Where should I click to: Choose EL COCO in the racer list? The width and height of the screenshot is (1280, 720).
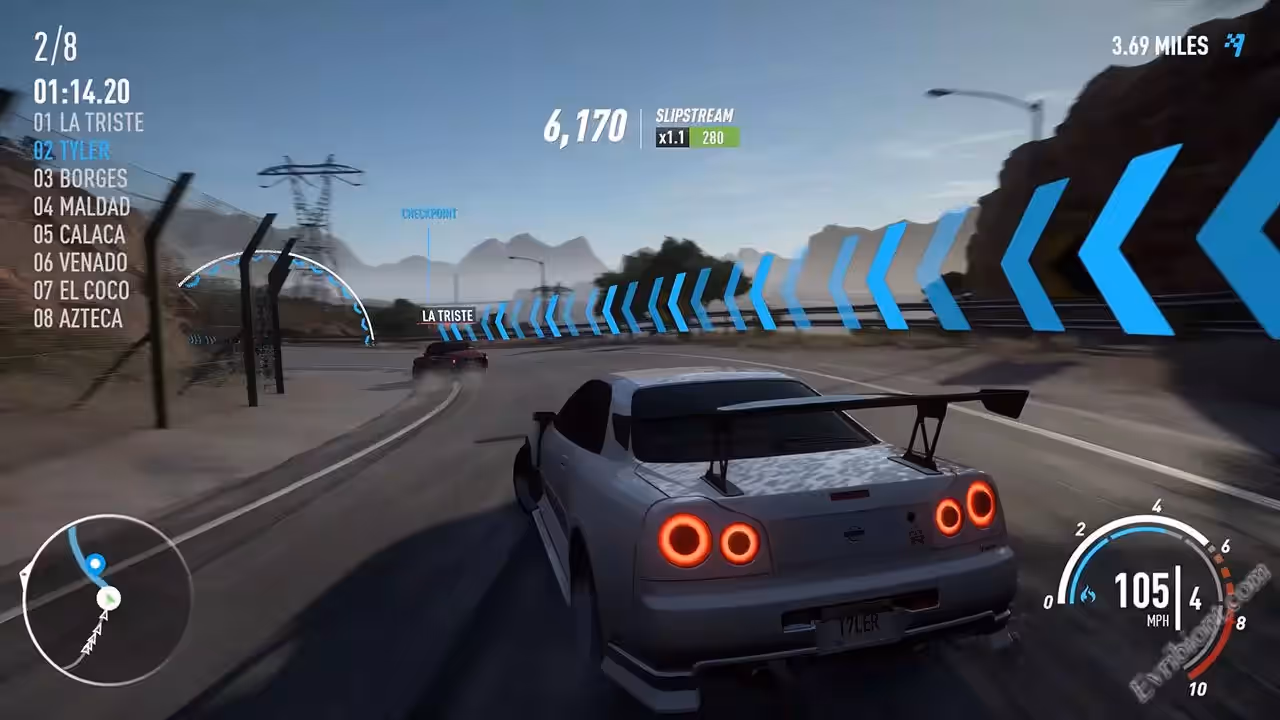(81, 291)
